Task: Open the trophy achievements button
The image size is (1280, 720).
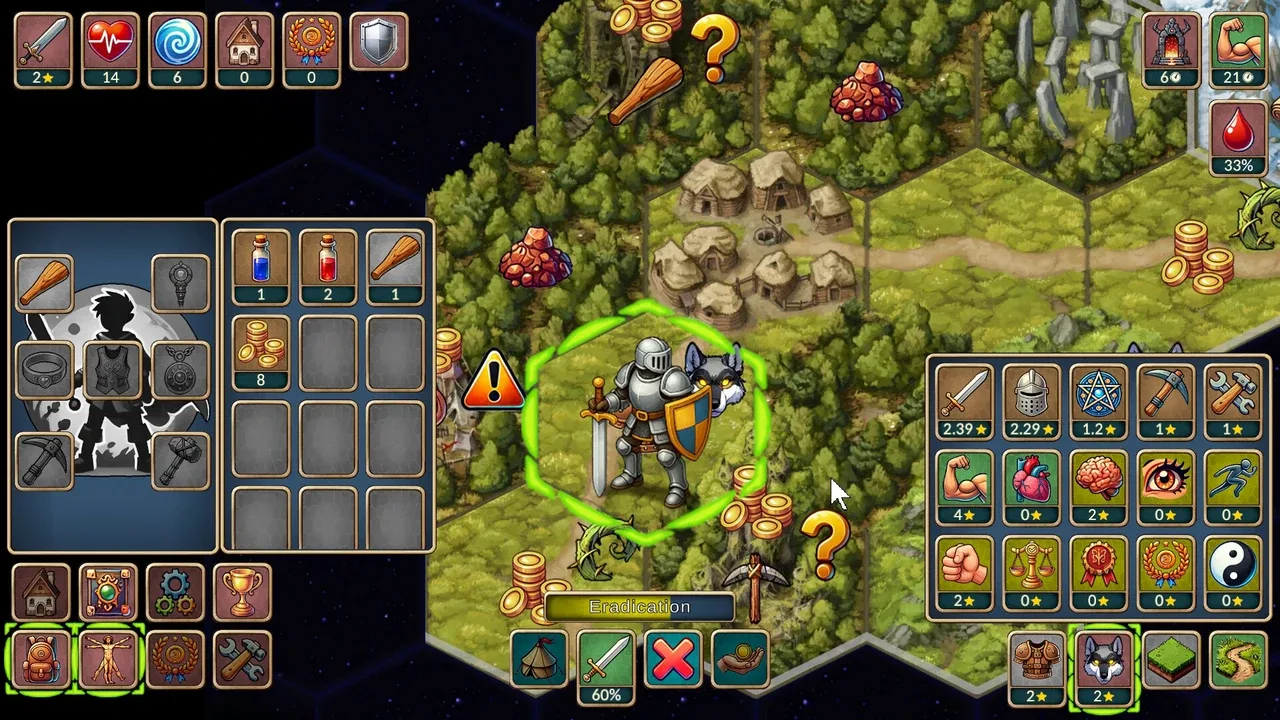Action: [242, 593]
